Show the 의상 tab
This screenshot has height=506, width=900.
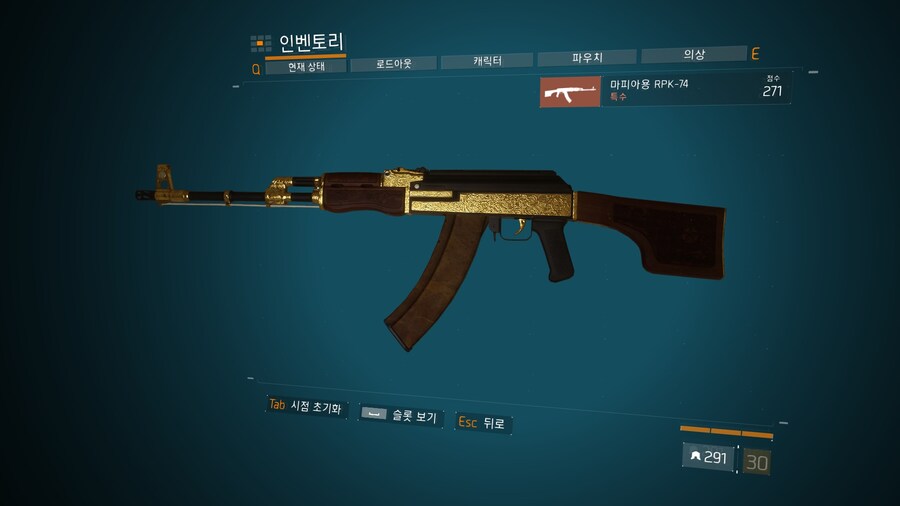point(693,55)
